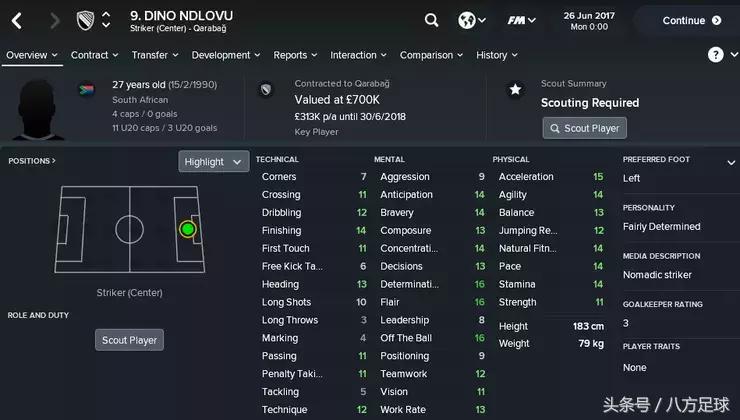This screenshot has height=420, width=740.
Task: Open the Interaction menu
Action: pos(358,55)
